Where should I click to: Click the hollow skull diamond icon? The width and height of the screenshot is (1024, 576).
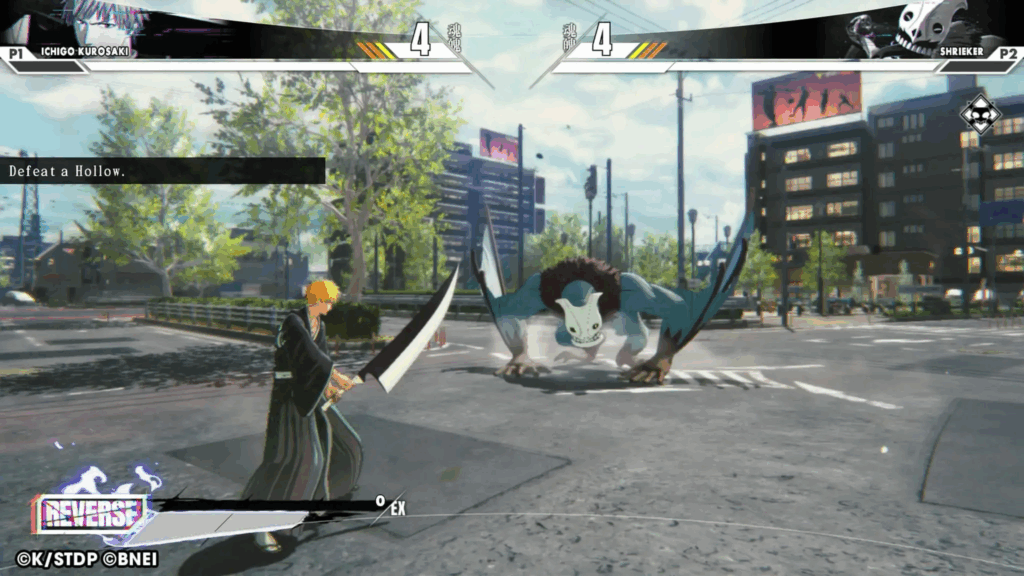[979, 113]
